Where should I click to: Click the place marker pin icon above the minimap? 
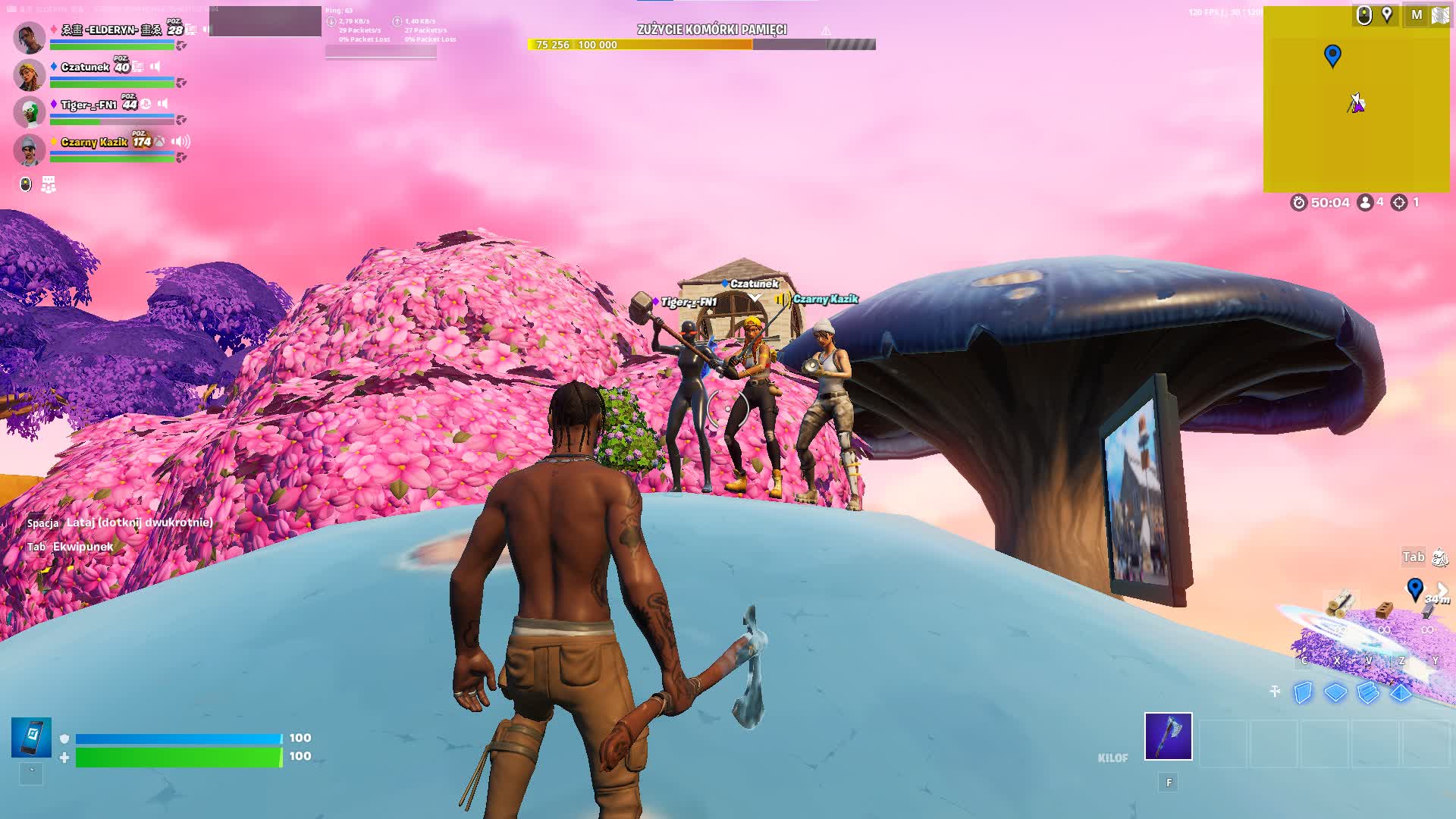pyautogui.click(x=1388, y=14)
